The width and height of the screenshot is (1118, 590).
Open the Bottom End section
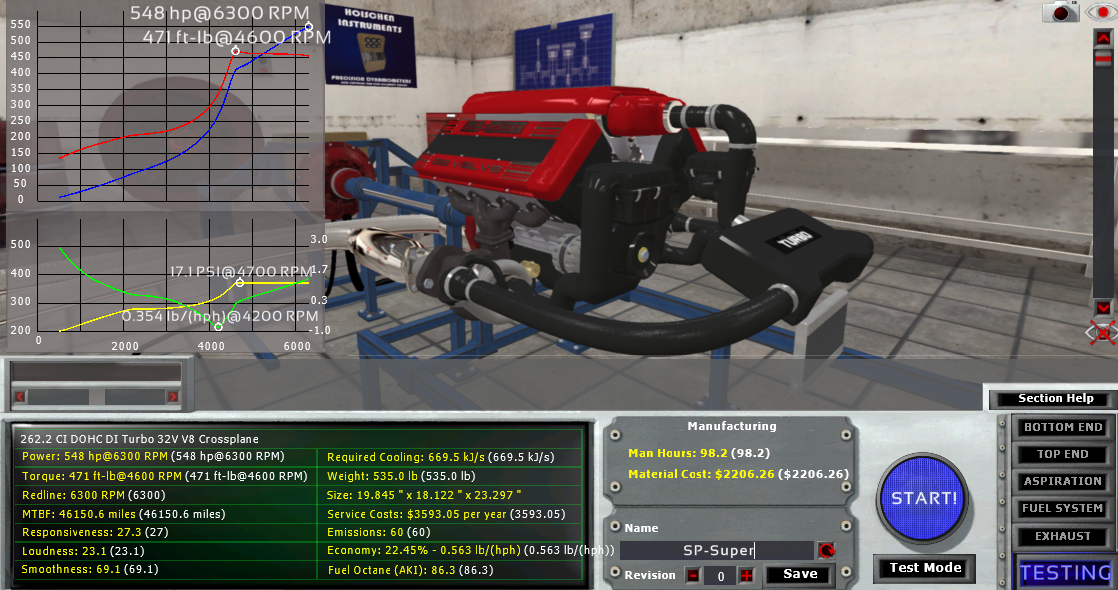click(1062, 427)
